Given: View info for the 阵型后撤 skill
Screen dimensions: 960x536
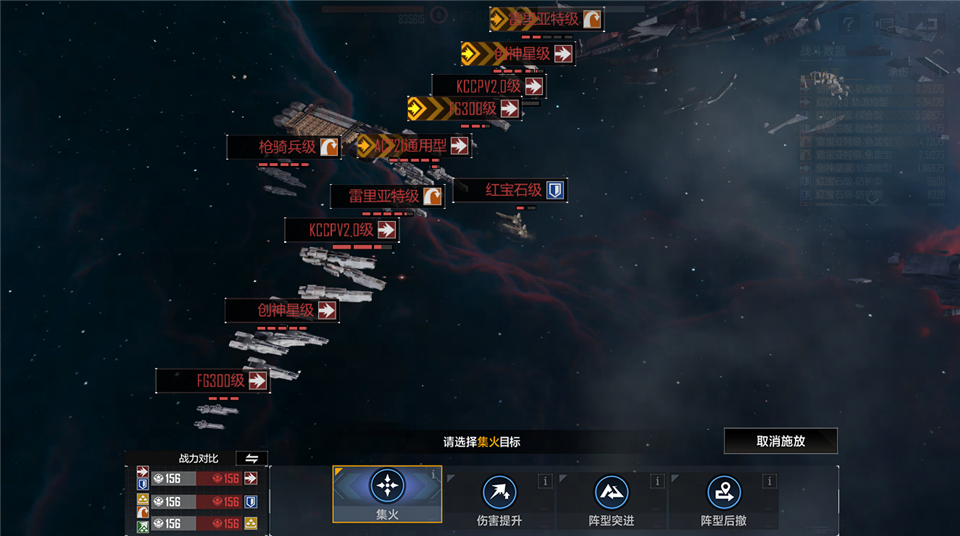Looking at the screenshot, I should (x=770, y=481).
